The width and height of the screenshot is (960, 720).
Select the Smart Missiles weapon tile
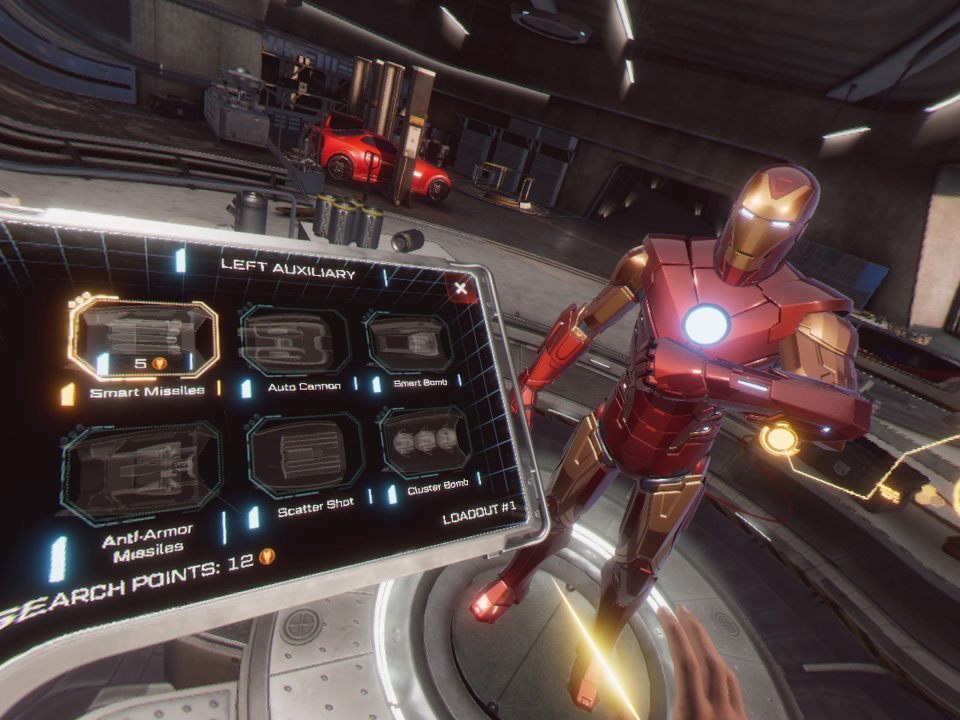click(x=143, y=339)
